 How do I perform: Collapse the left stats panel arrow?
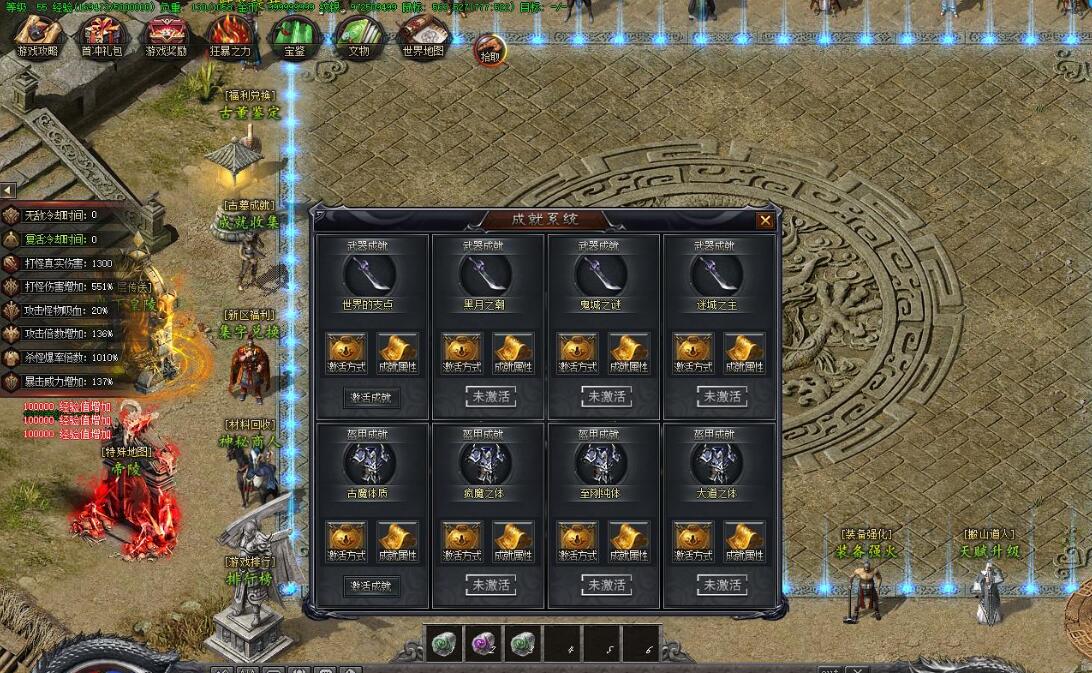[8, 190]
